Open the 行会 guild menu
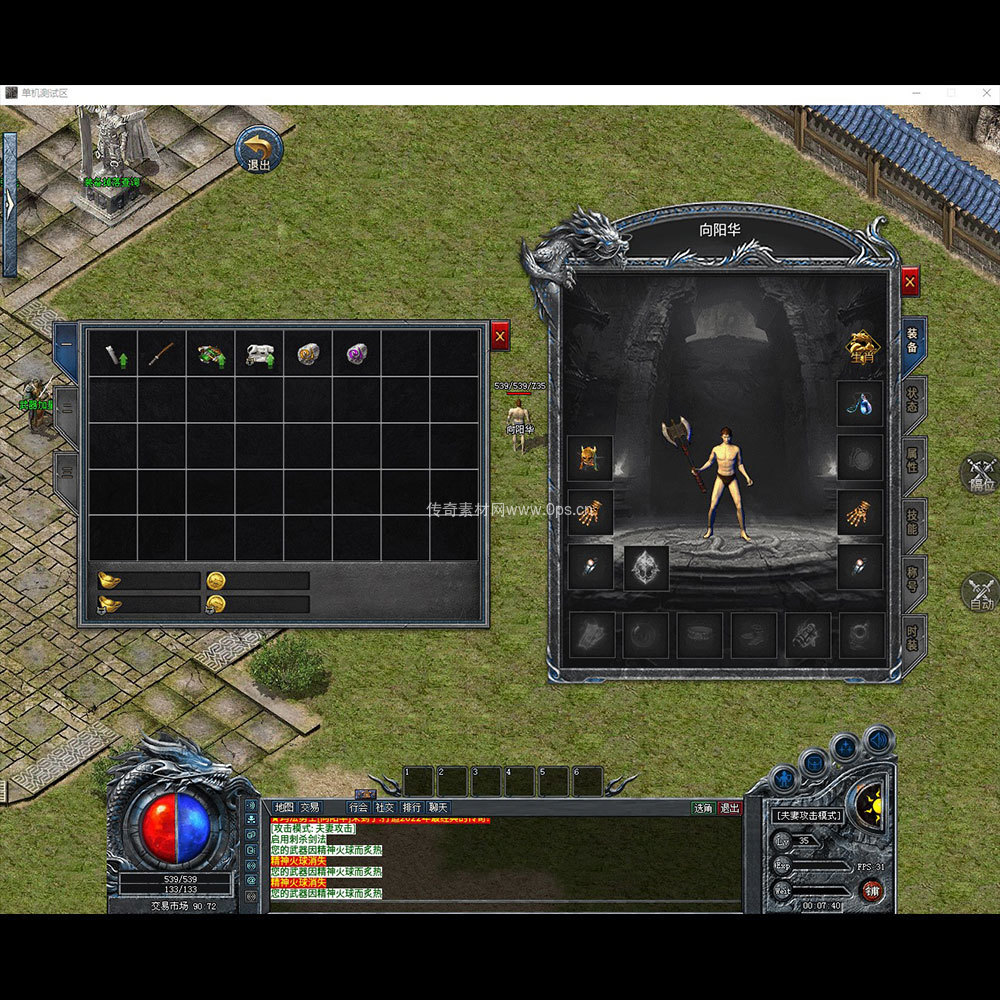 (x=358, y=807)
